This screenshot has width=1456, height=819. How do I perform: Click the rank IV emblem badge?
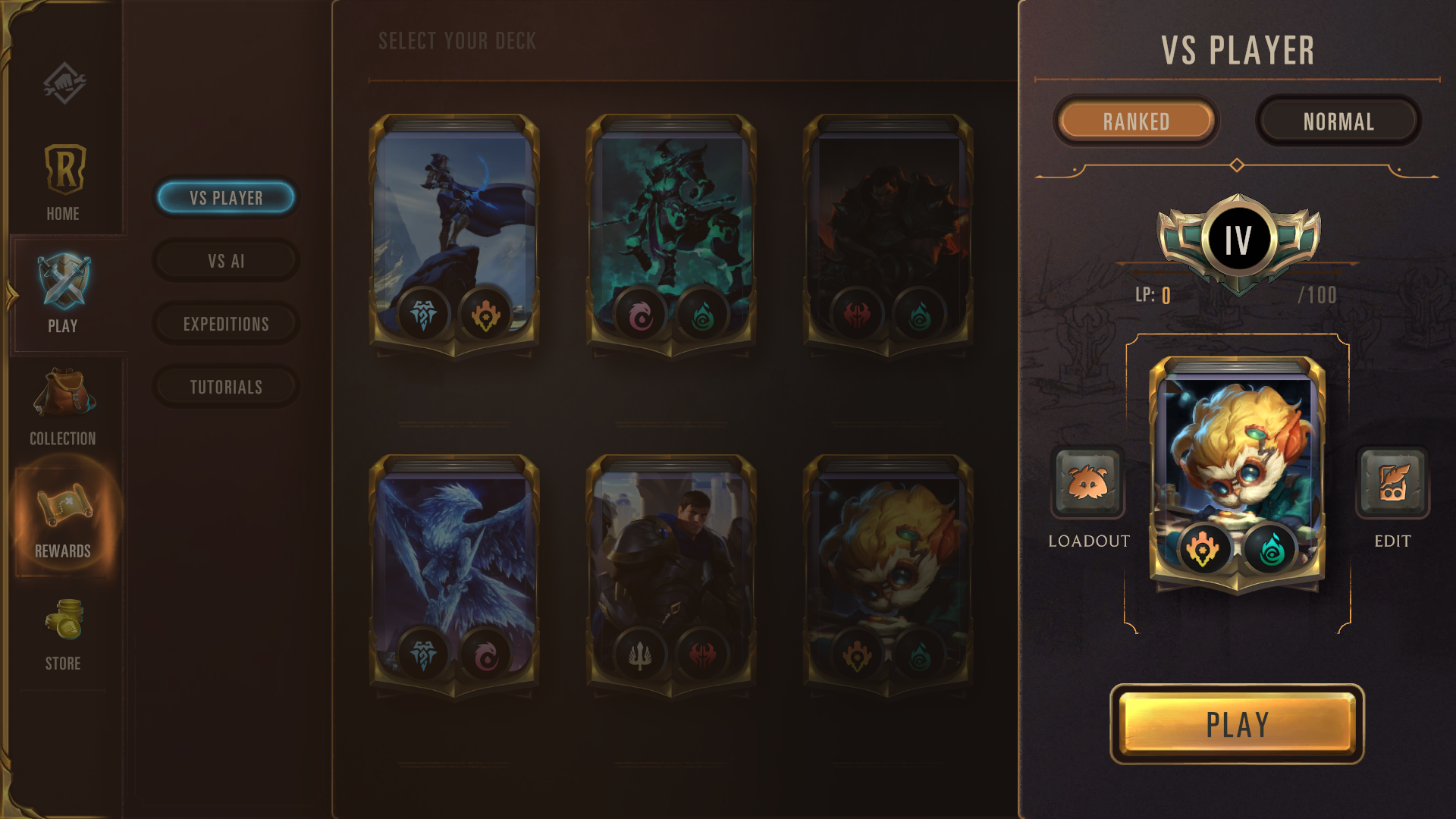click(1237, 240)
